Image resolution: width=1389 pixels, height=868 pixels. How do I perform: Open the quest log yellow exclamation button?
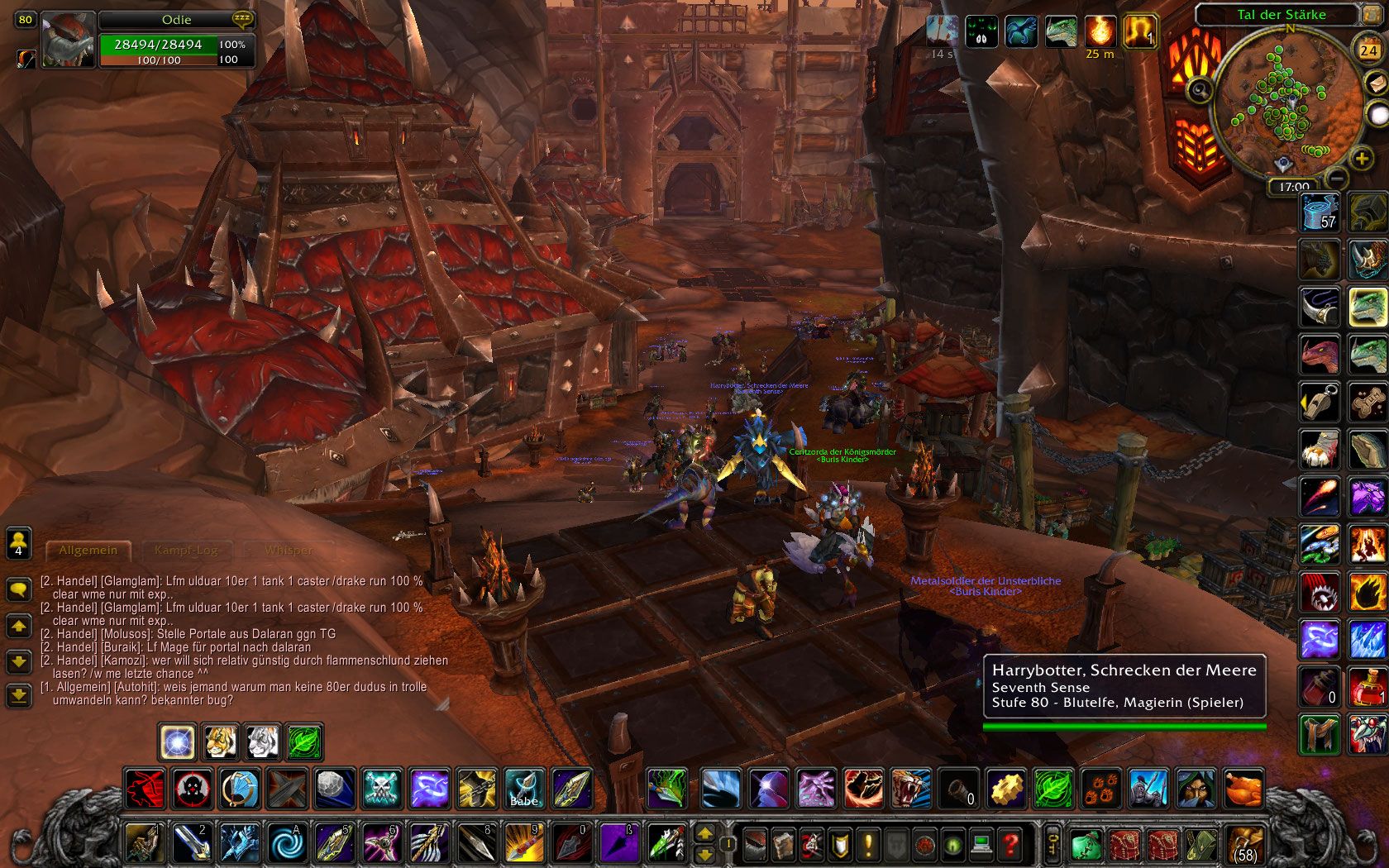pos(869,845)
